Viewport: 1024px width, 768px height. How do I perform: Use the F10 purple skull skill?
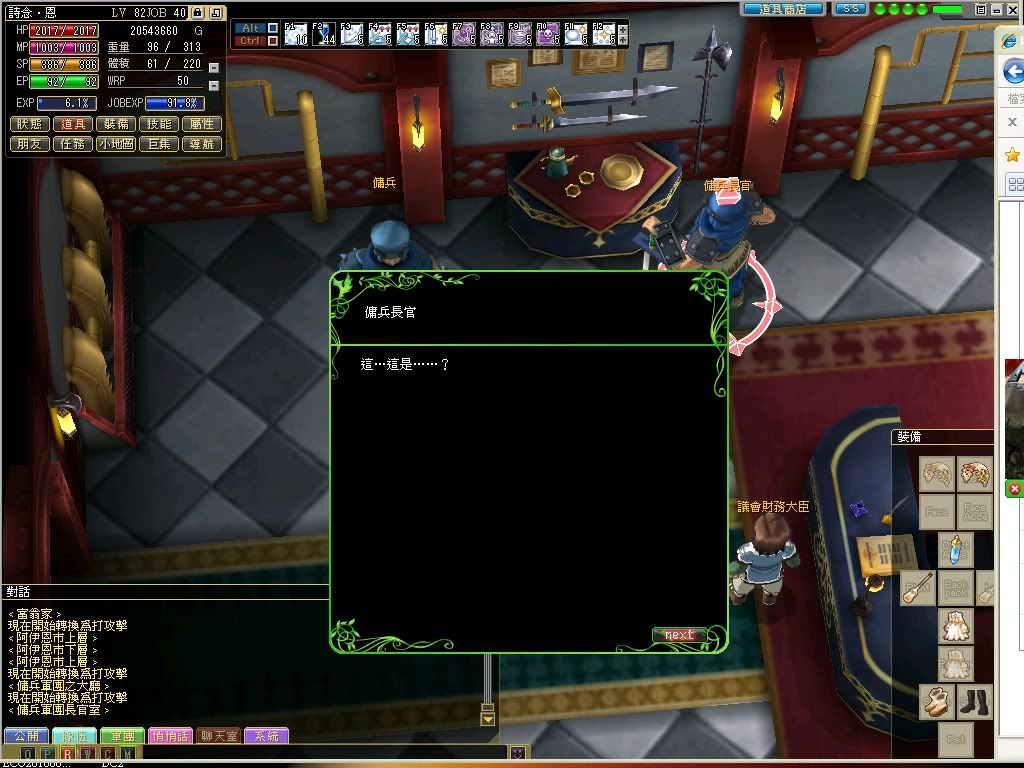point(548,35)
